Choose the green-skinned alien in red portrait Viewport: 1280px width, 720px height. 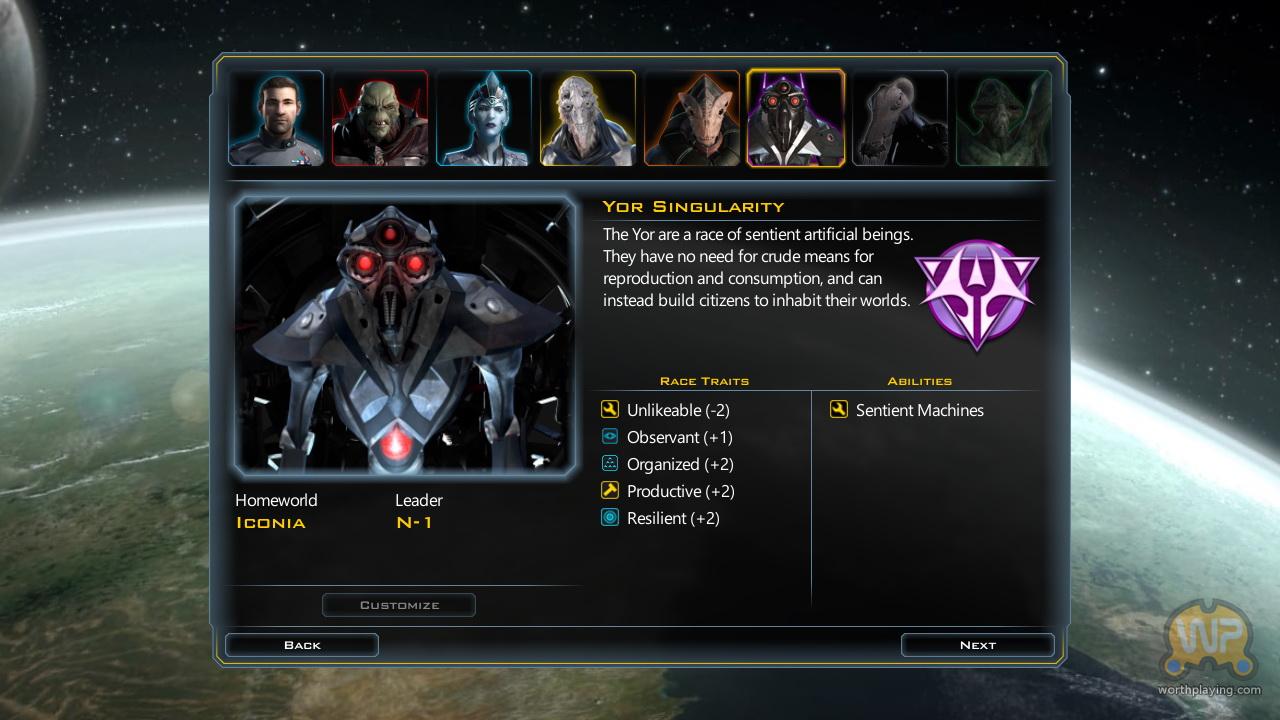click(x=380, y=118)
